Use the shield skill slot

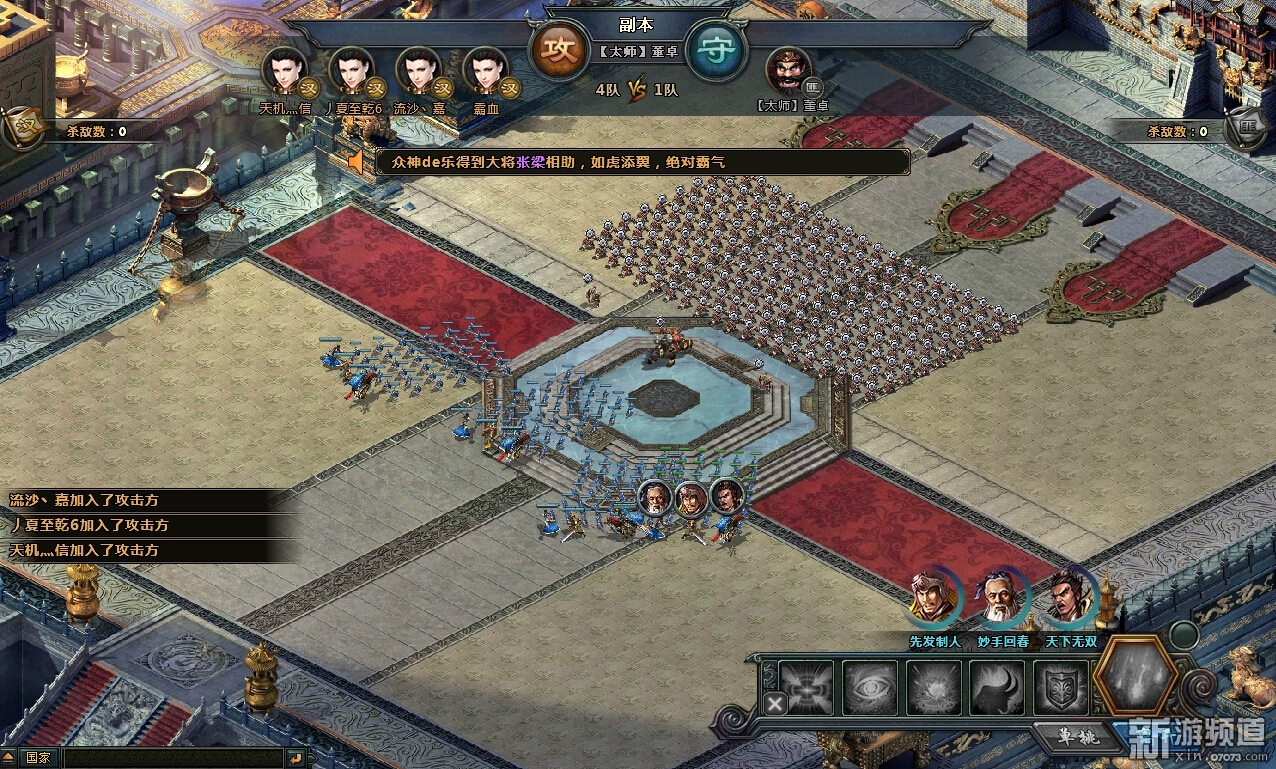click(1060, 688)
